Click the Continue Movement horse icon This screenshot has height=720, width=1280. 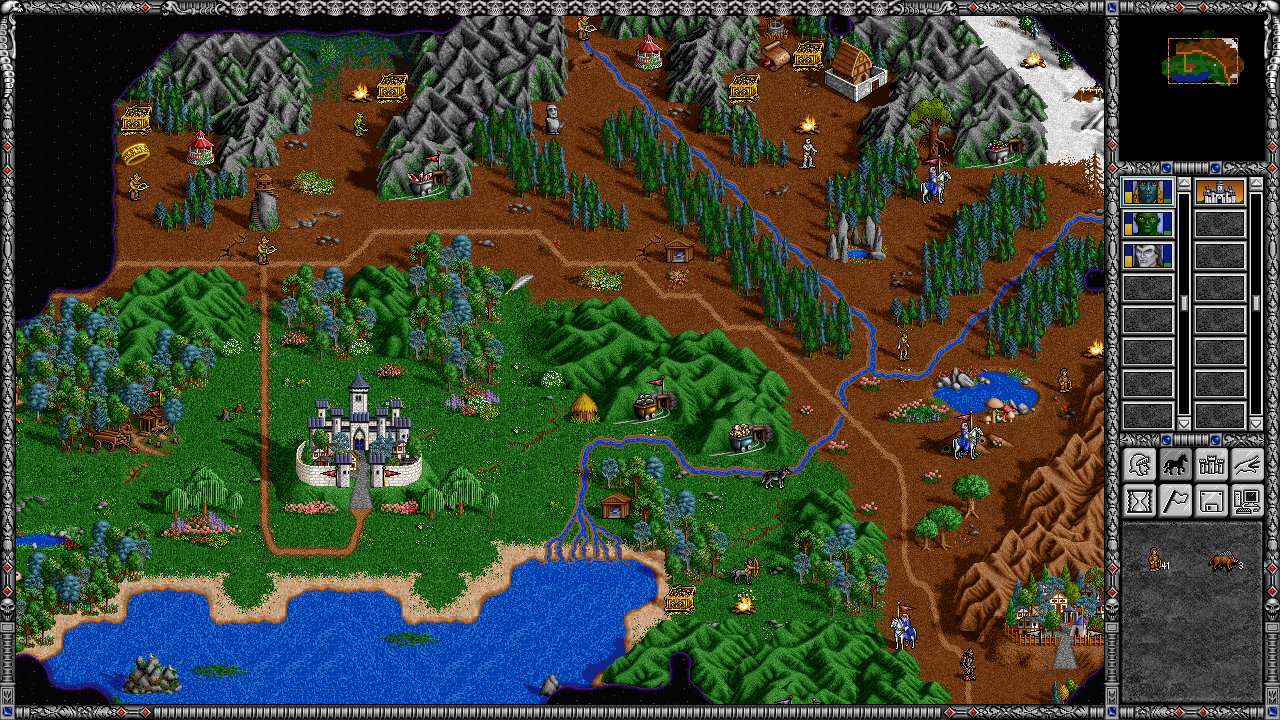1176,463
